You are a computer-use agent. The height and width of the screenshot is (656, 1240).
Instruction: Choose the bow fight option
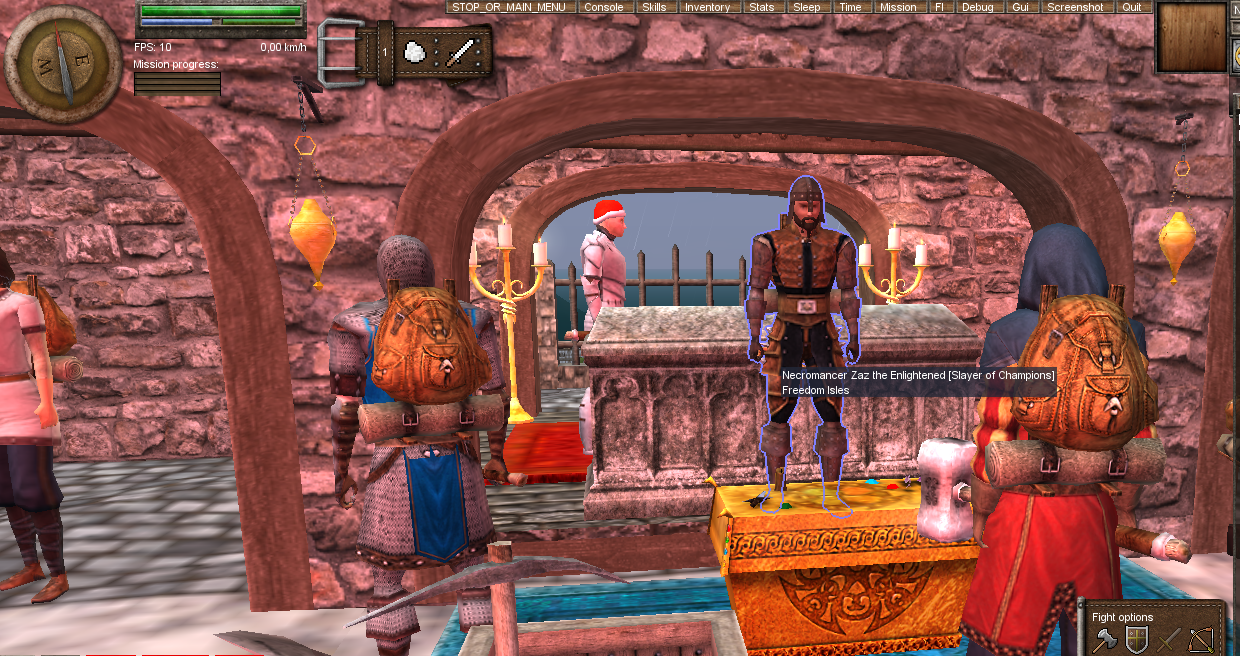pyautogui.click(x=1200, y=638)
